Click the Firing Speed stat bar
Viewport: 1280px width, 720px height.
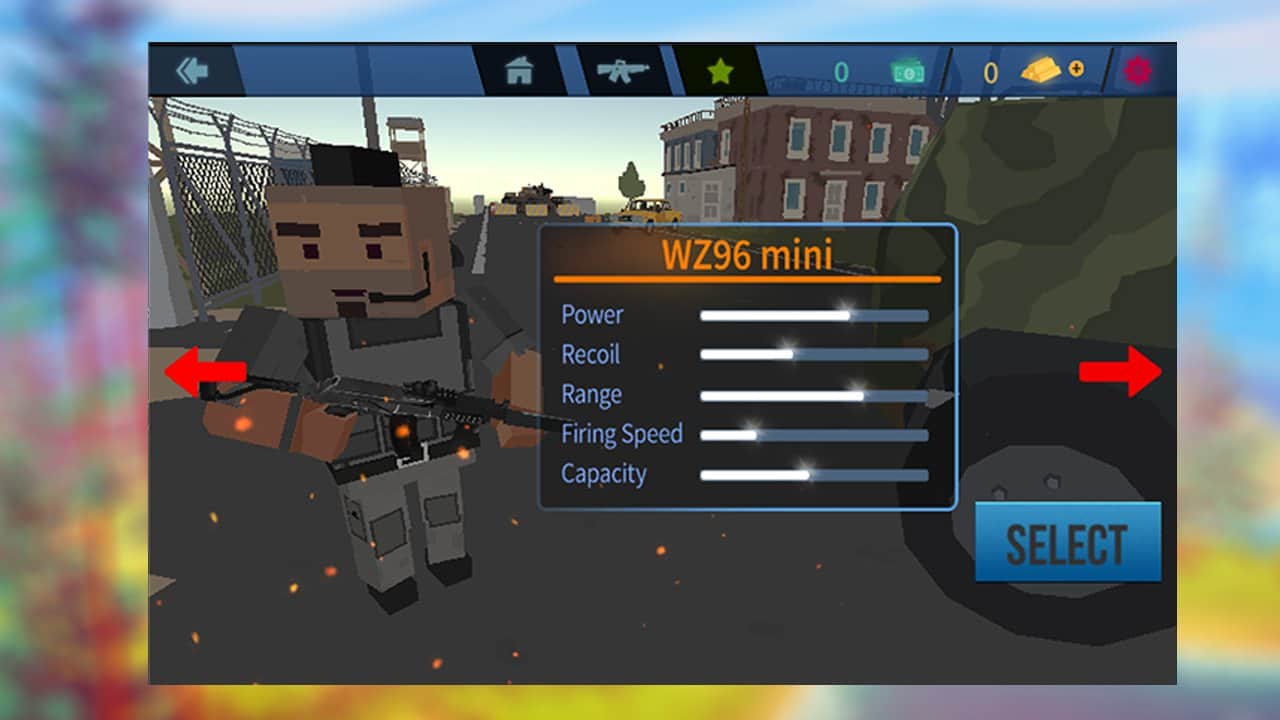click(x=815, y=434)
